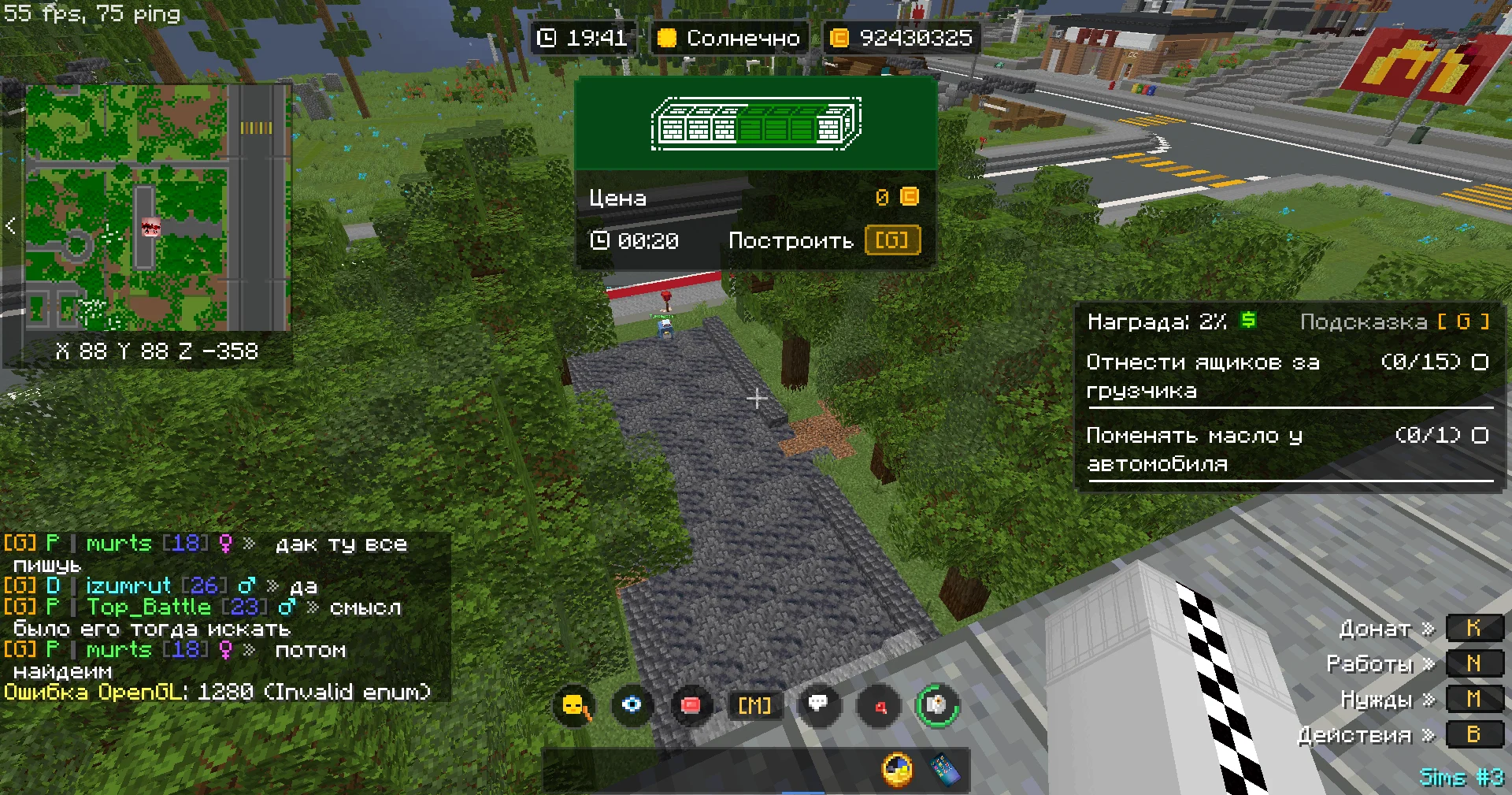Tick the checkbox for the crate-carrying quest
1512x795 pixels.
pyautogui.click(x=1480, y=362)
